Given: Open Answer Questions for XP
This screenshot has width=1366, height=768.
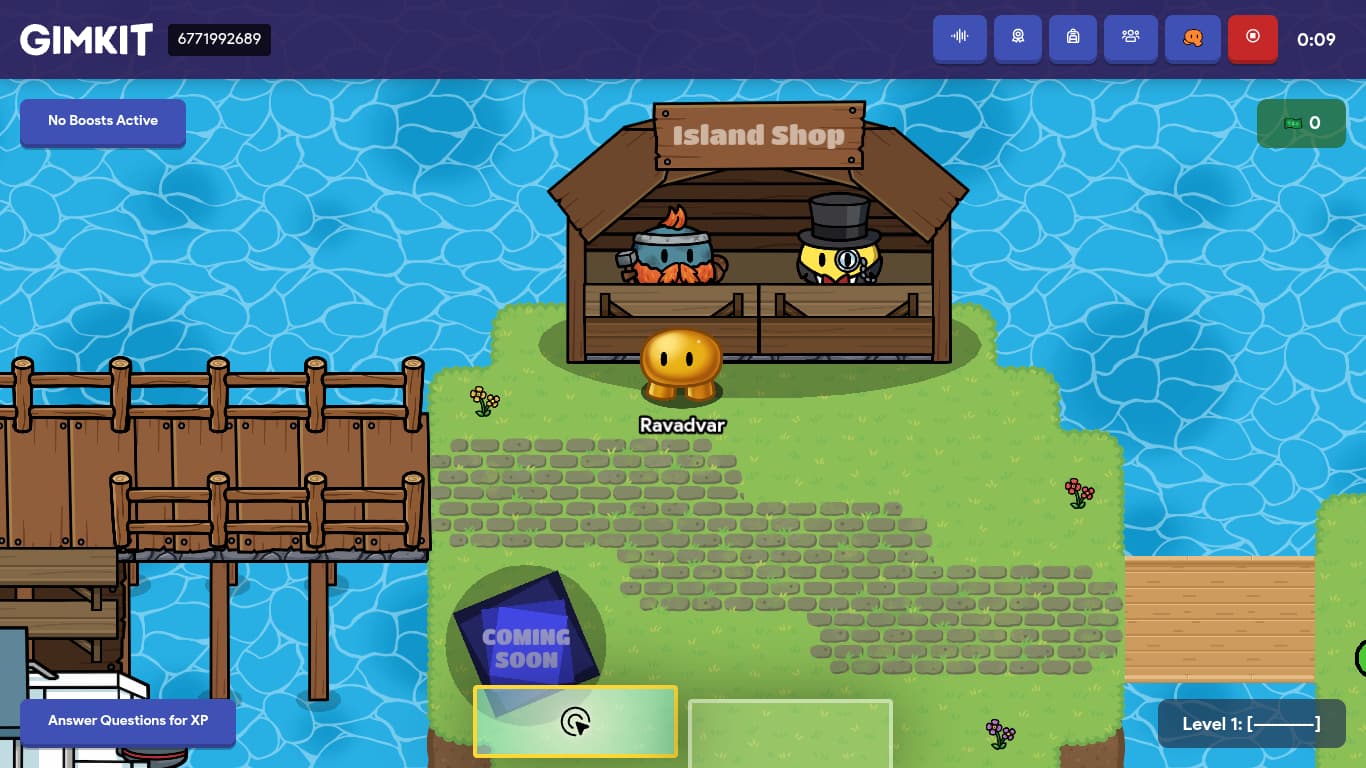Looking at the screenshot, I should pos(128,721).
